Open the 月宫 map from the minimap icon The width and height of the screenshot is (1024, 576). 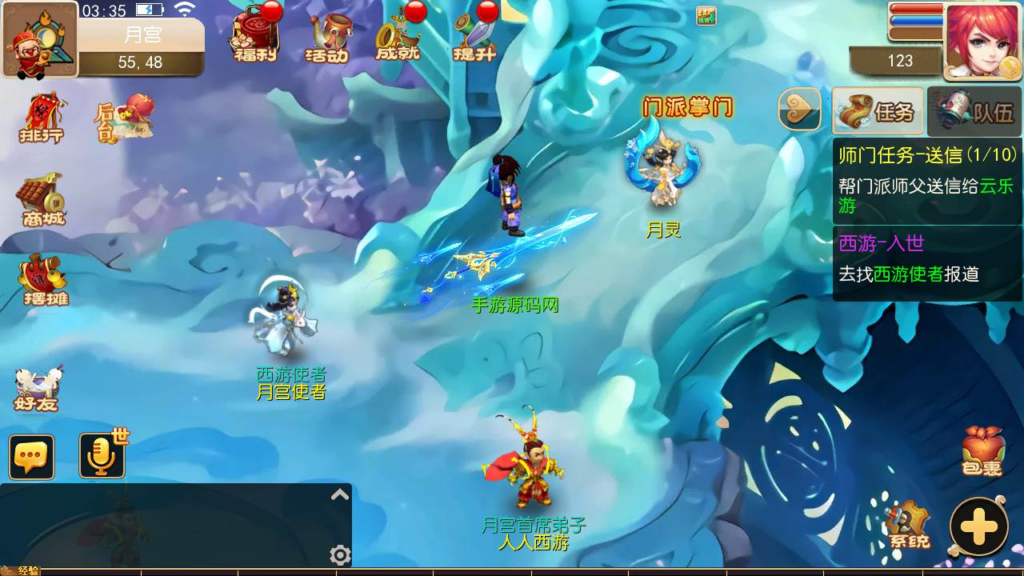pos(40,40)
